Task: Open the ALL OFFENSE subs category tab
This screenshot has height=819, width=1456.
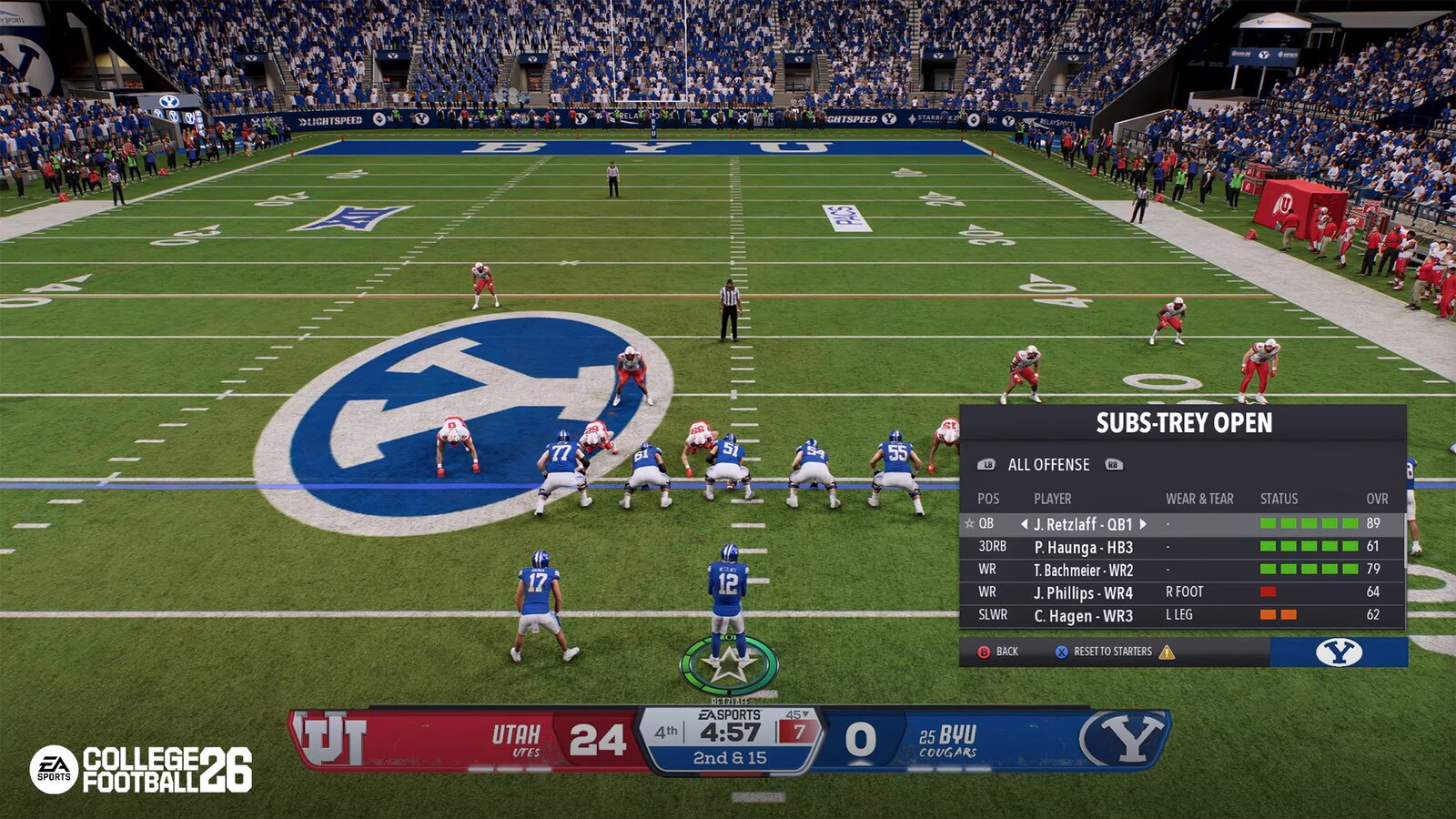Action: click(x=1049, y=464)
